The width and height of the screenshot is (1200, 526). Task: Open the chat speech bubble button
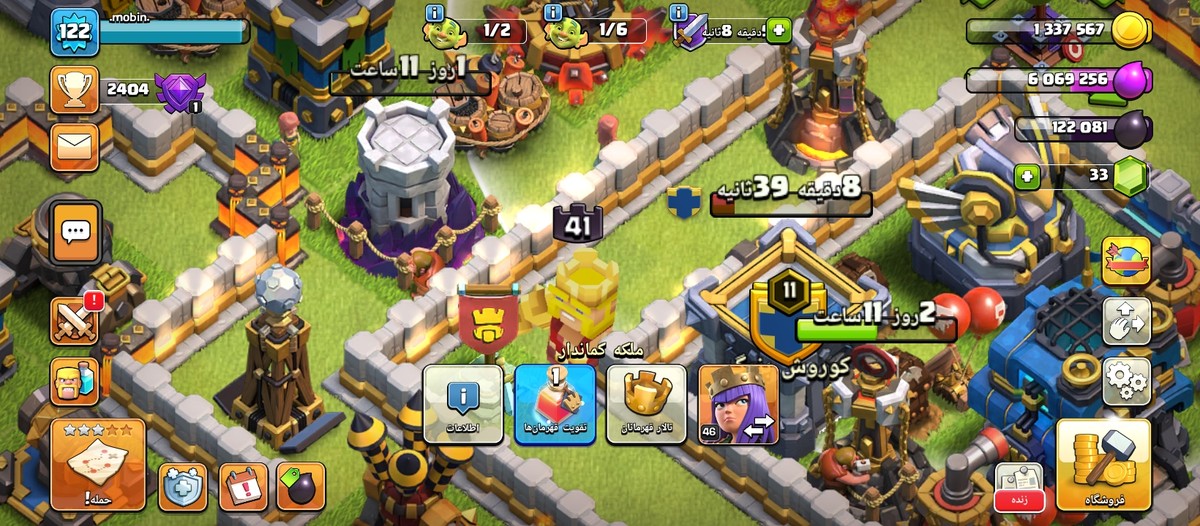pos(76,234)
